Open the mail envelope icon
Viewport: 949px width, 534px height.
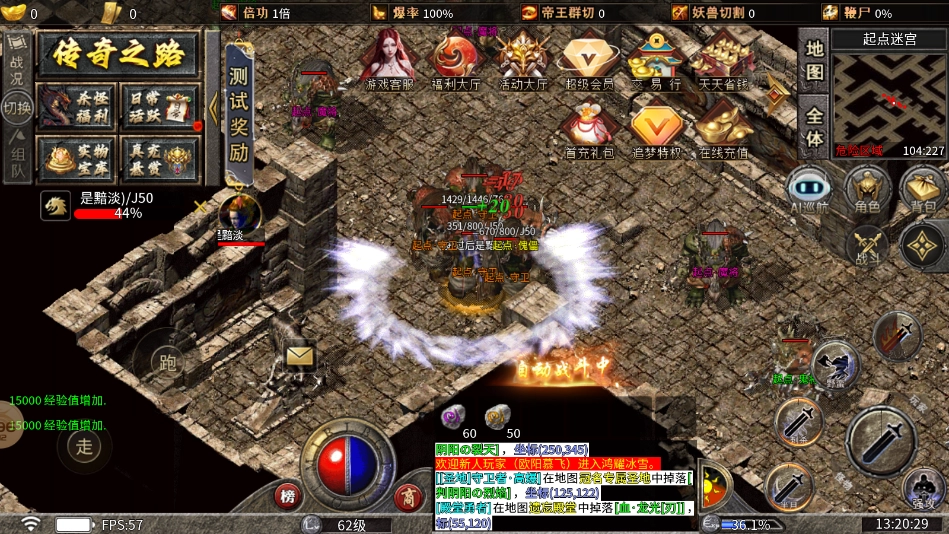tap(300, 355)
